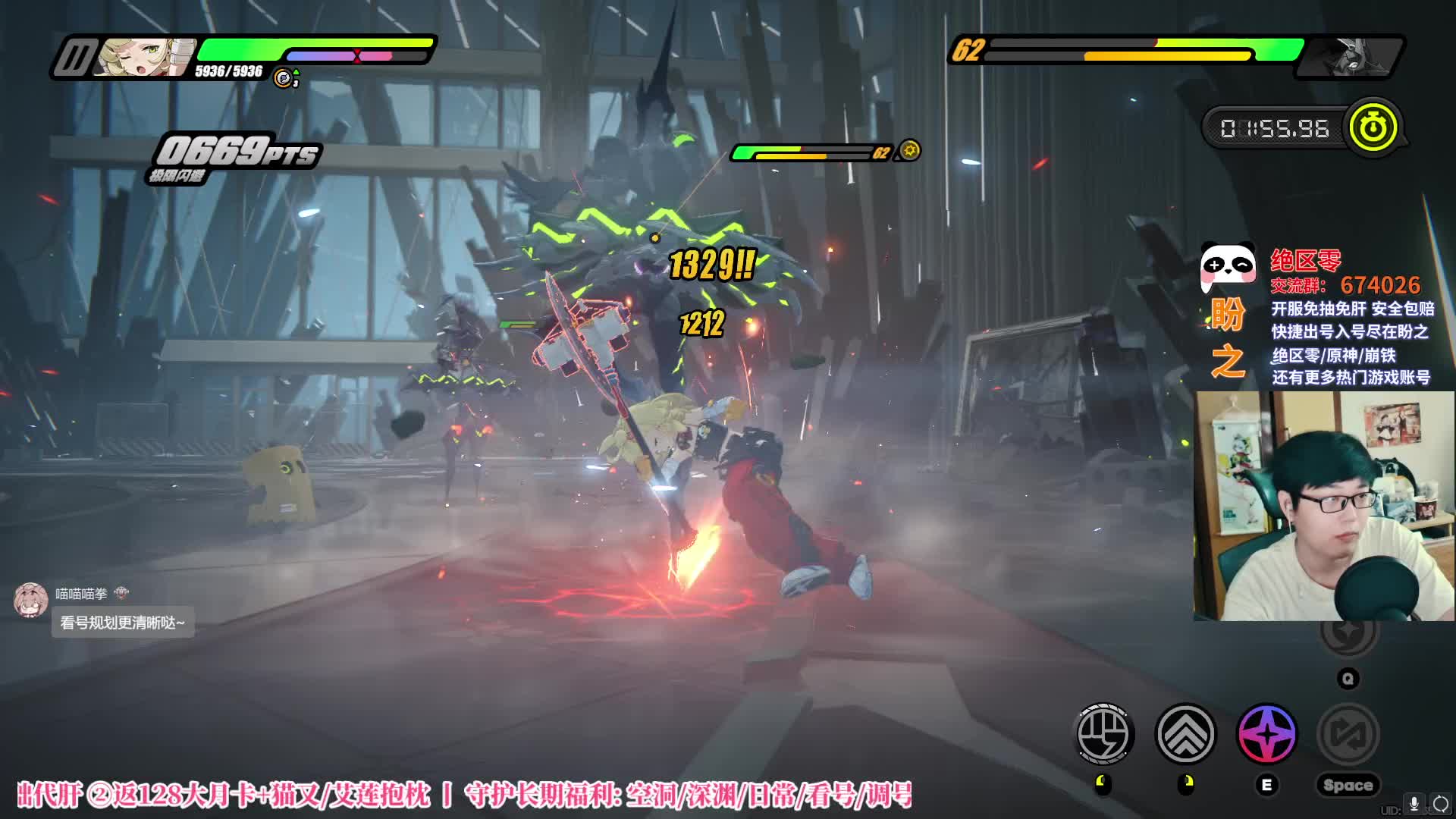
Task: Click the circular refresh overlay button
Action: click(x=1440, y=804)
